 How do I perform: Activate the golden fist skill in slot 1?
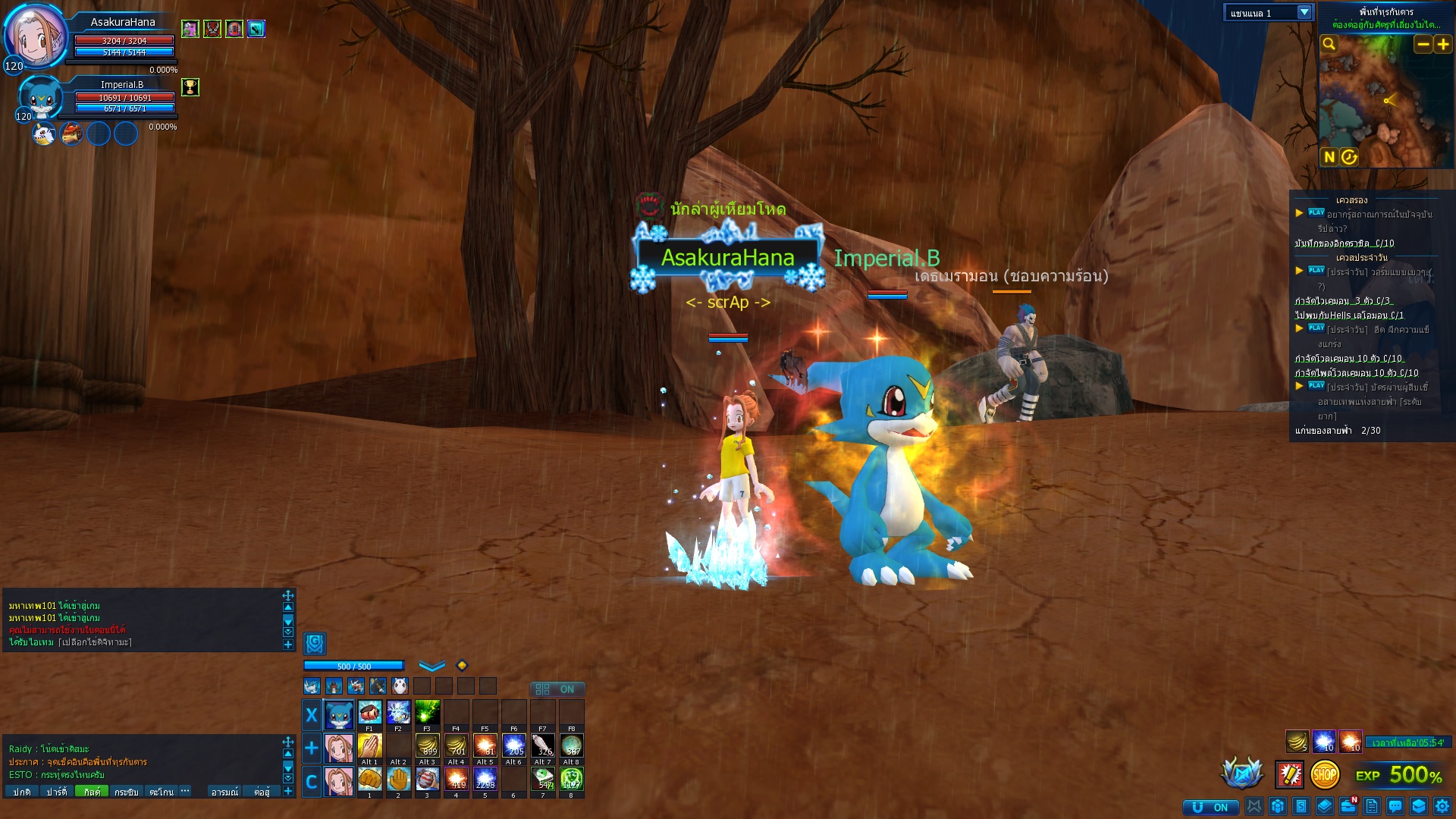click(369, 779)
